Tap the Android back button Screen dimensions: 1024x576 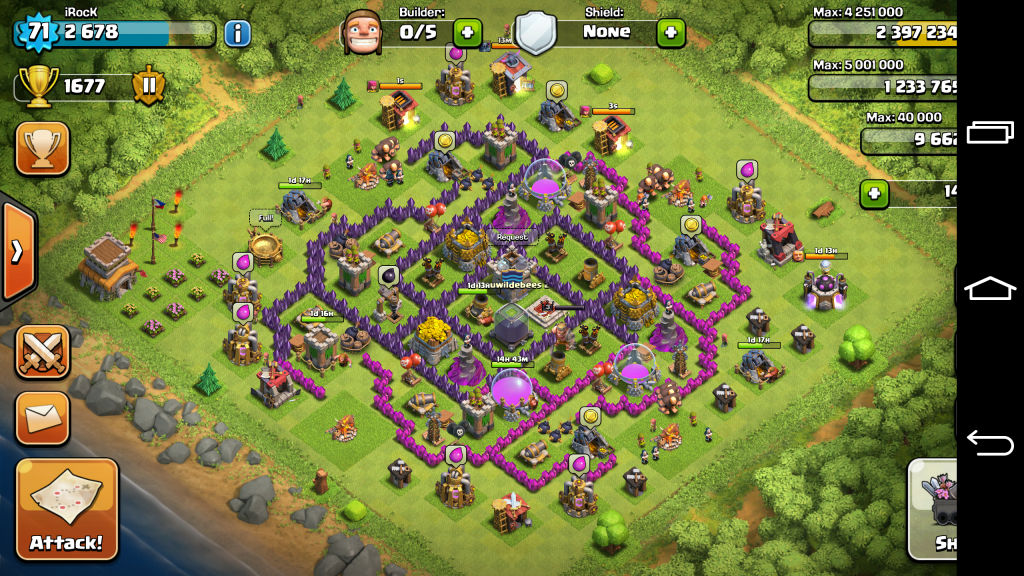(990, 441)
